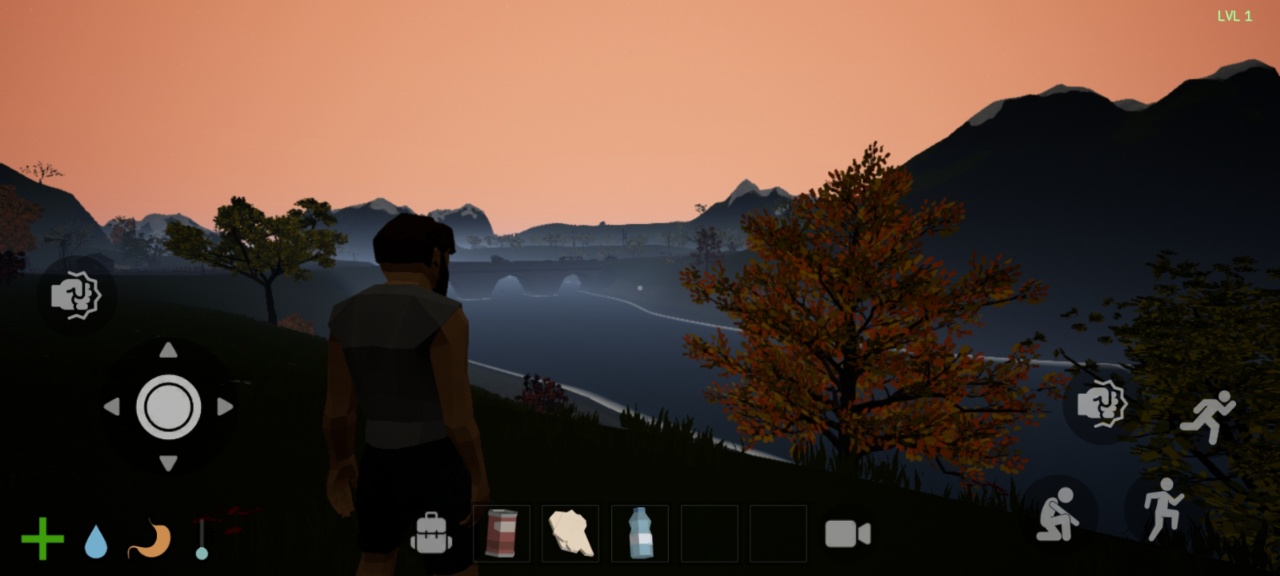Image resolution: width=1280 pixels, height=576 pixels.
Task: Tap the joystick's down arrow
Action: [x=168, y=463]
